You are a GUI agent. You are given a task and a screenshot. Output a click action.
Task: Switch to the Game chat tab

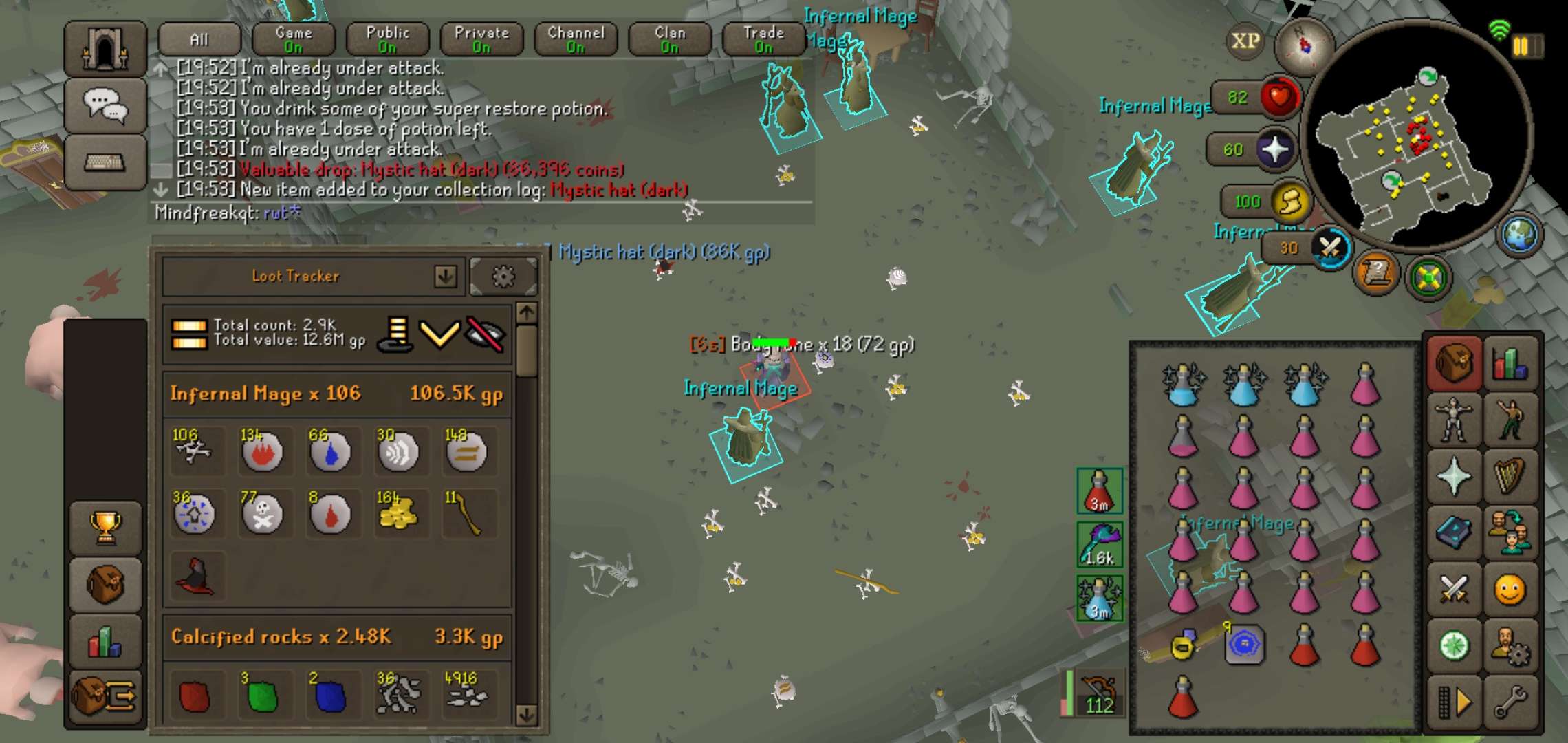point(294,39)
